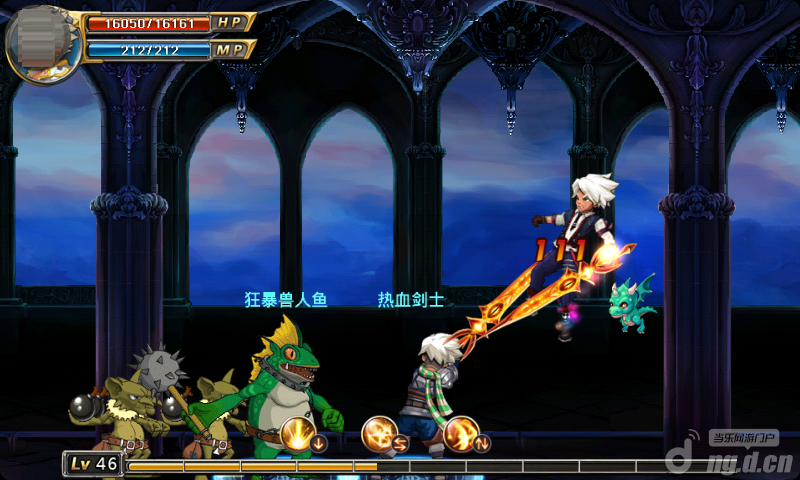
Task: Open the player character portrait
Action: pyautogui.click(x=43, y=42)
